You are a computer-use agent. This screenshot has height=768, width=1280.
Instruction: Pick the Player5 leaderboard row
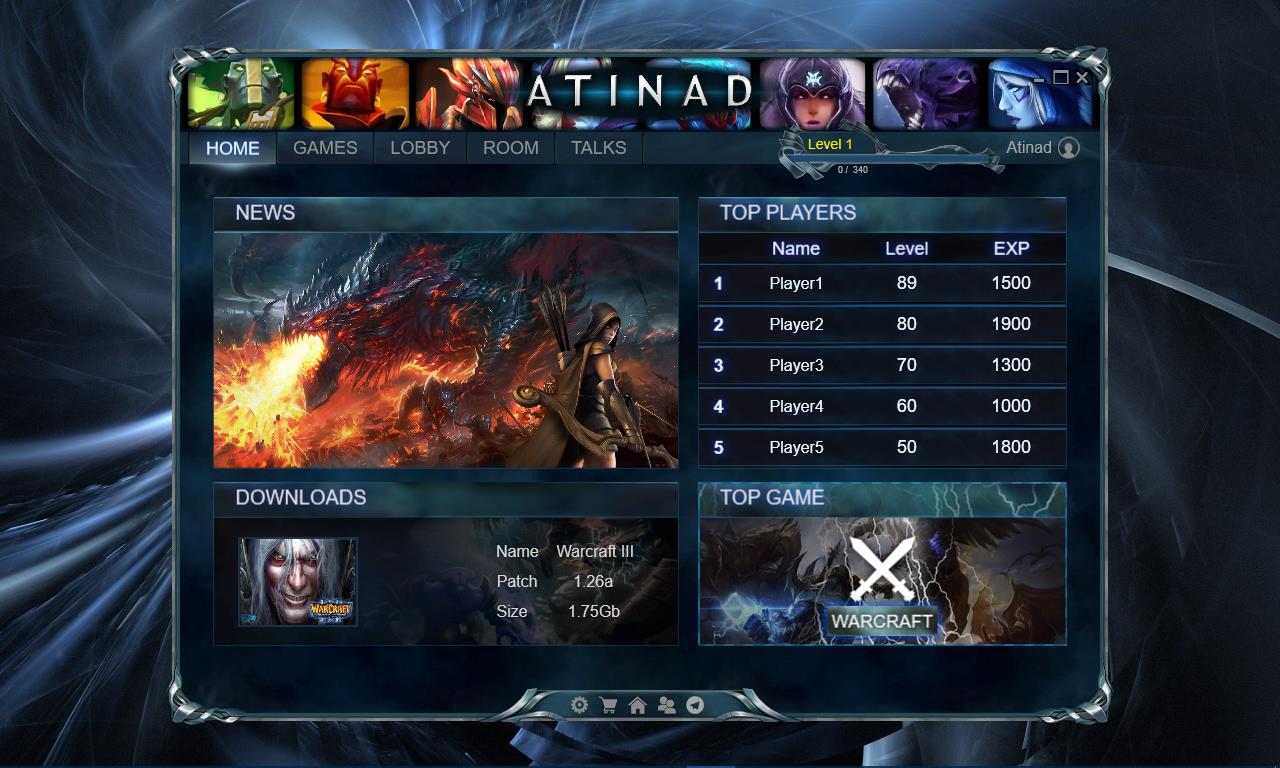click(882, 447)
